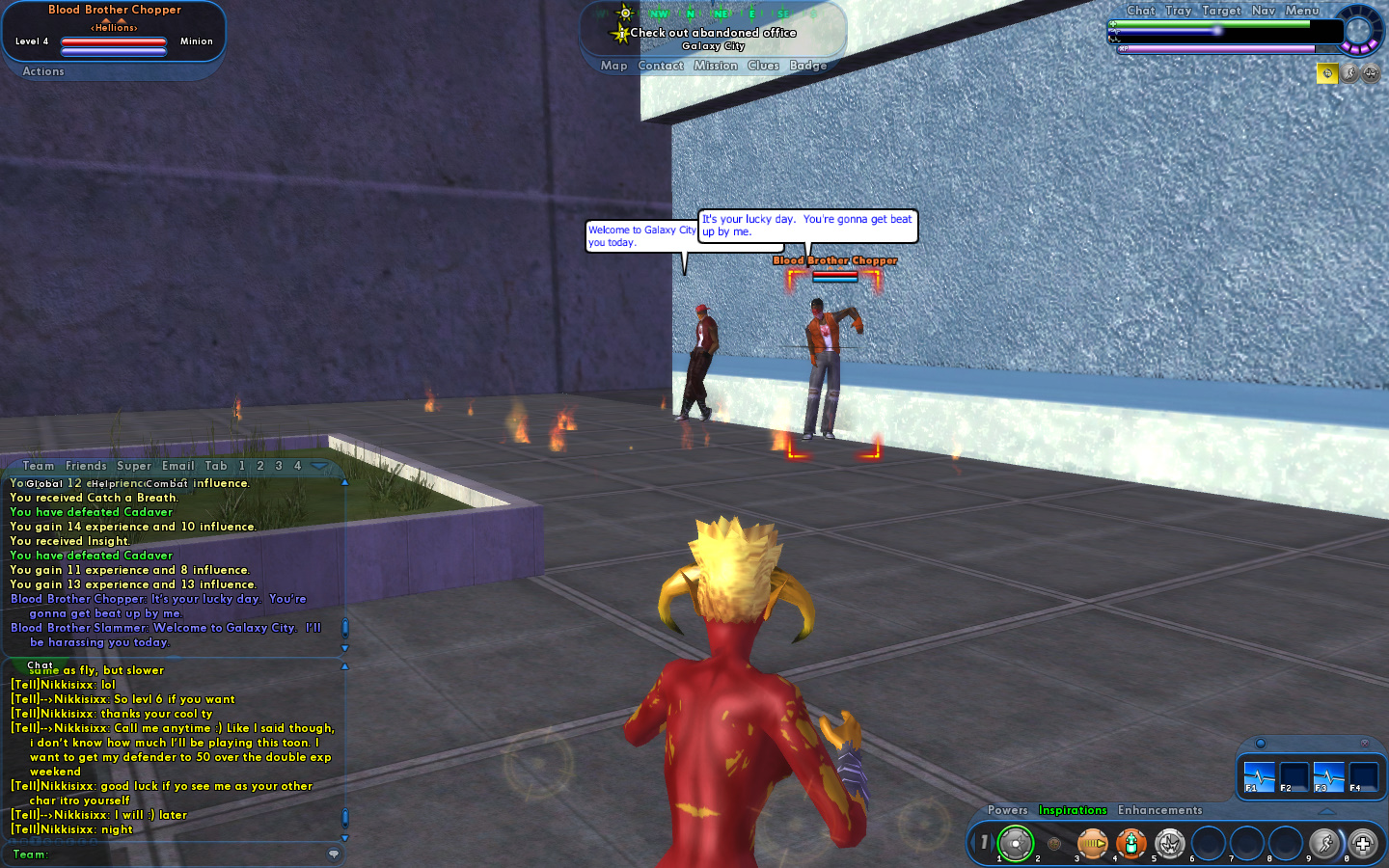Use the Rest white-cross power in slot 0

coord(1362,844)
